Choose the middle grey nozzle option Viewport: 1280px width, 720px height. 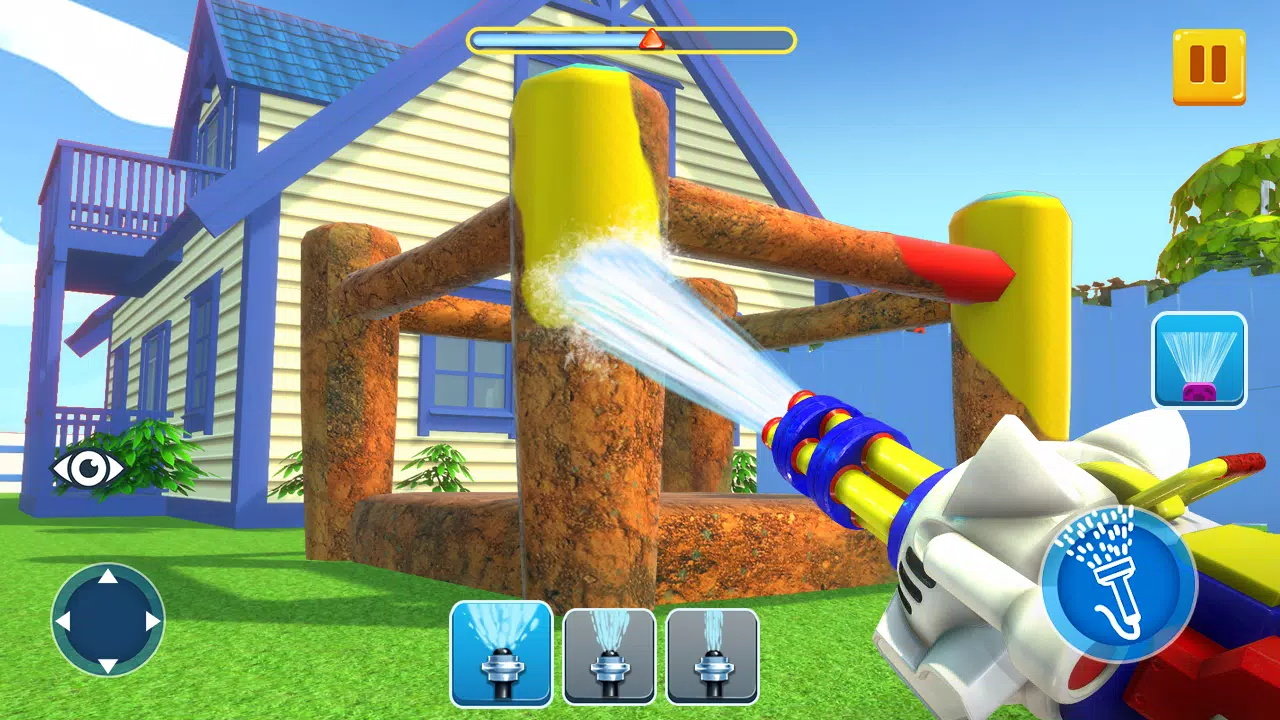[609, 655]
